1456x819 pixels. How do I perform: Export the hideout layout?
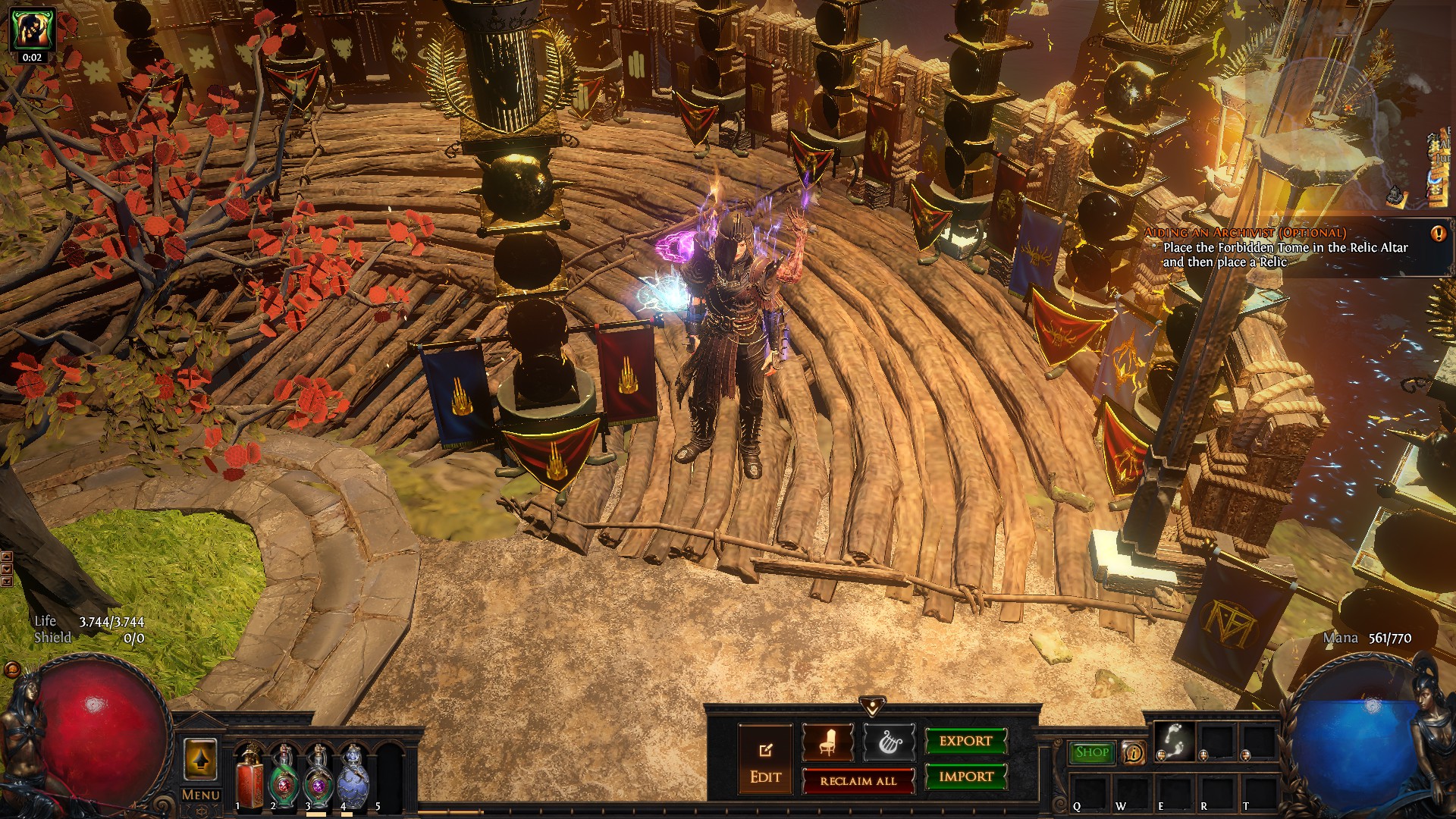coord(965,741)
